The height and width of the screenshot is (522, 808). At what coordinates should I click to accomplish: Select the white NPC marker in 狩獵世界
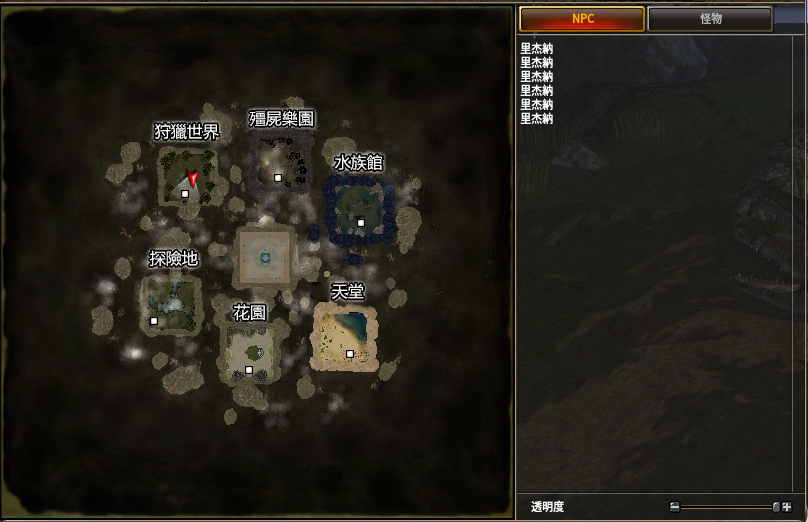click(185, 194)
